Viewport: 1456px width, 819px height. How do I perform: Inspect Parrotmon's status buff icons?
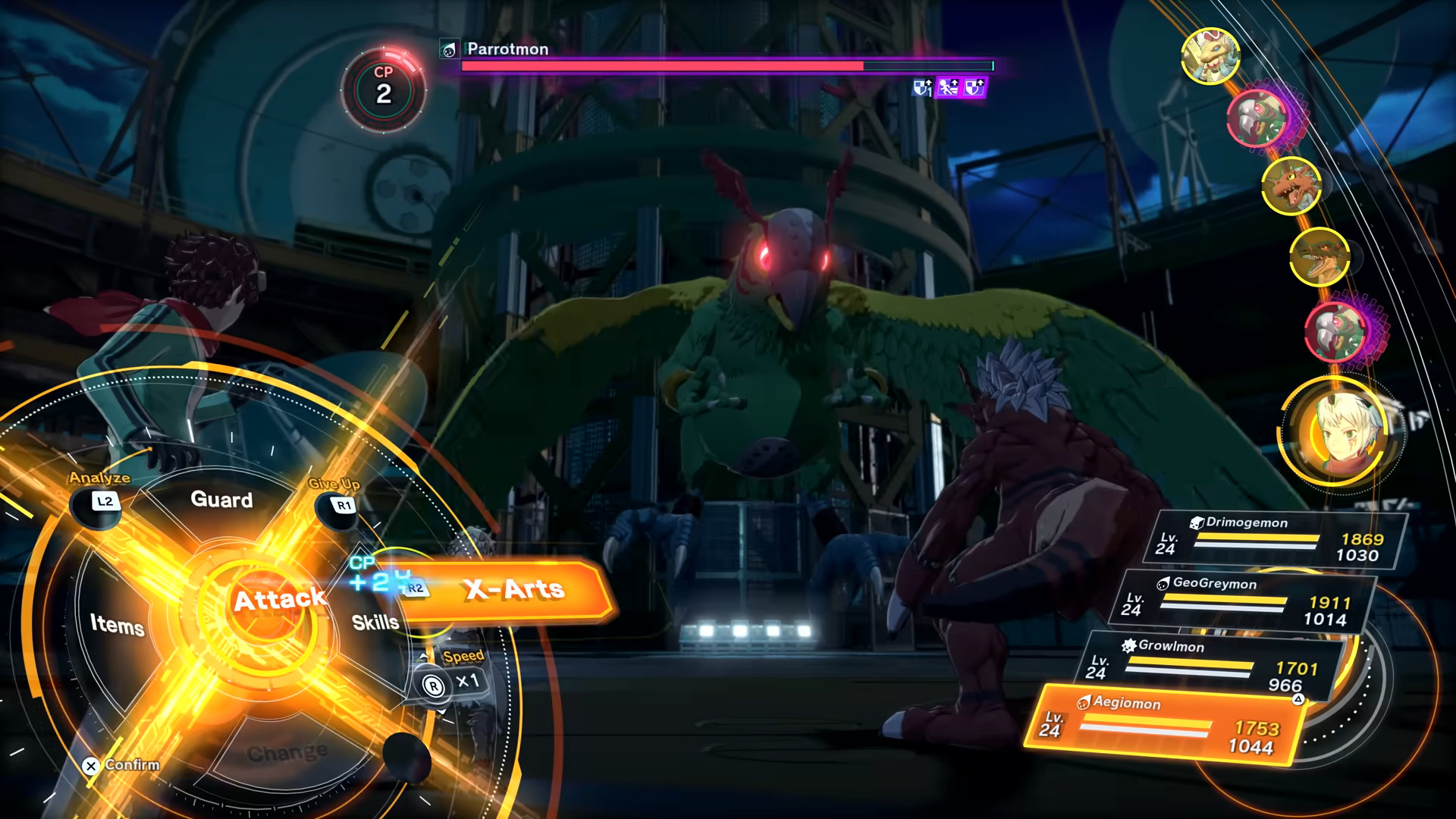[948, 89]
